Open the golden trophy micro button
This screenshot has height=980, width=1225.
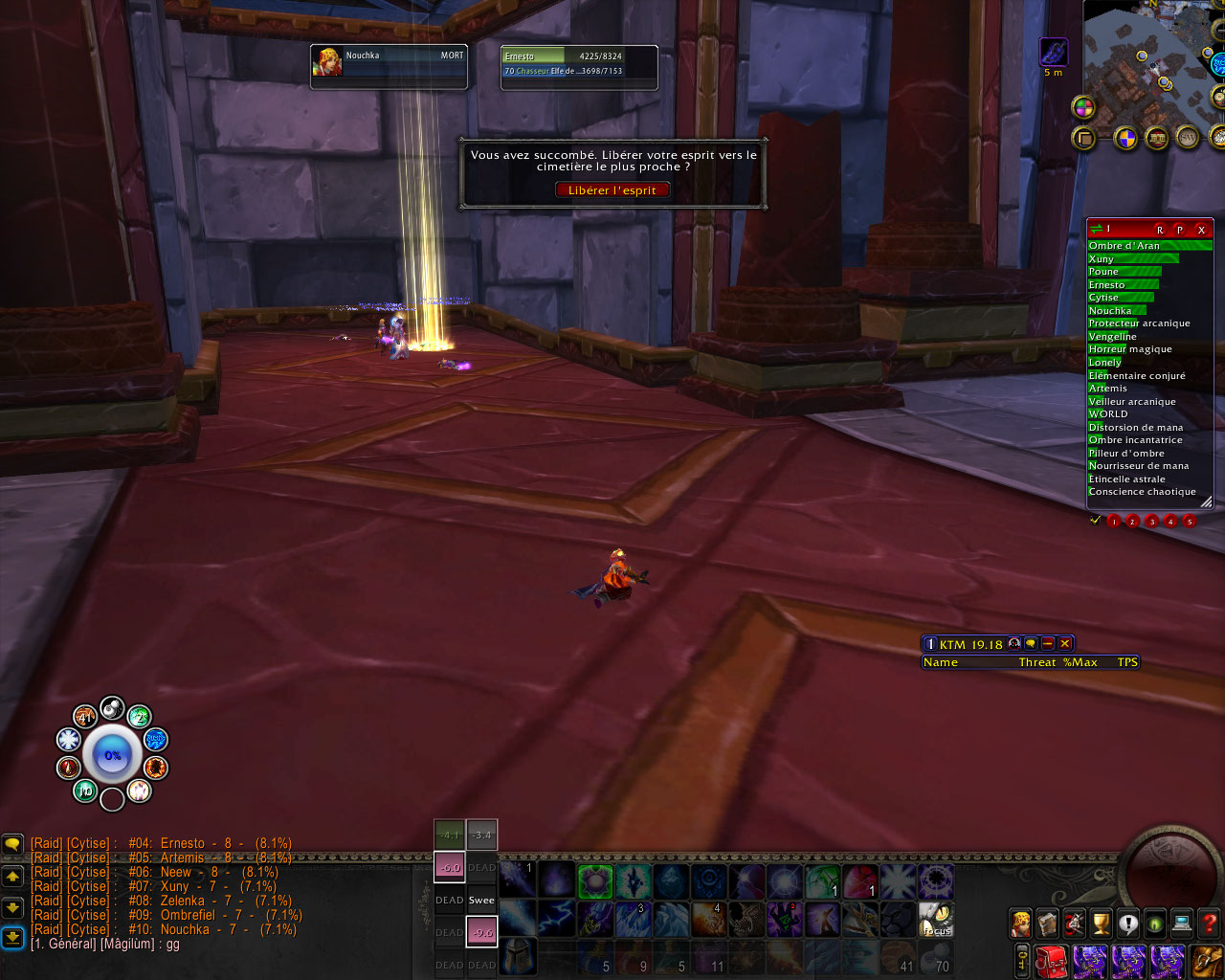pos(1102,924)
